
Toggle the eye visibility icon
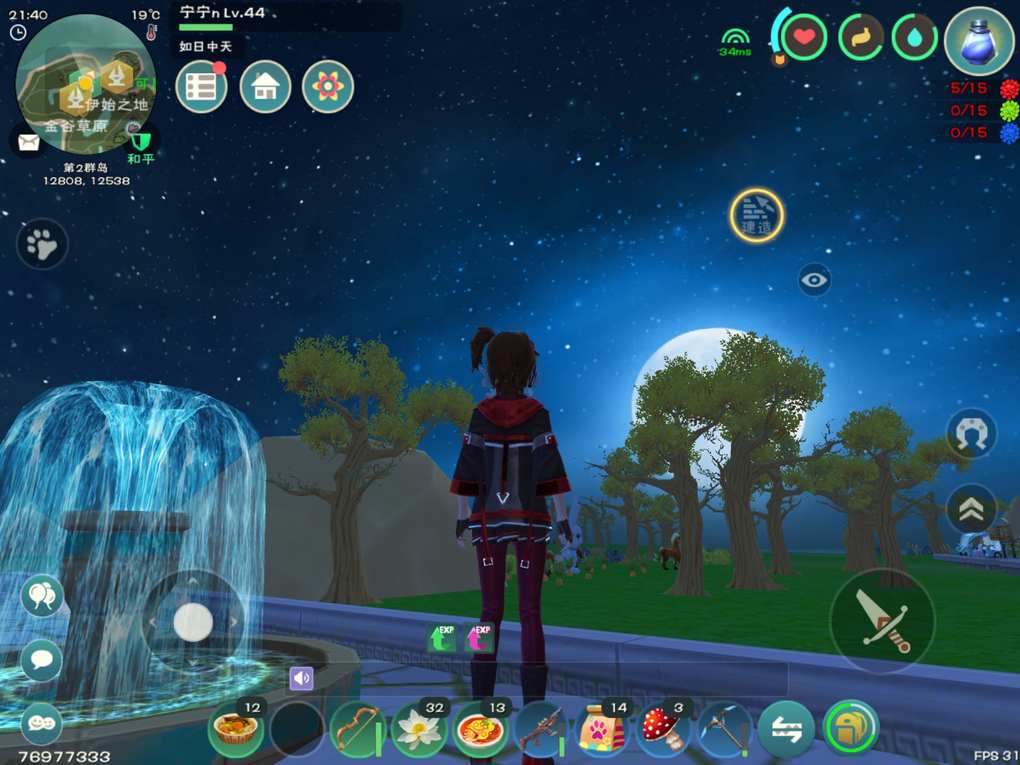click(x=815, y=280)
